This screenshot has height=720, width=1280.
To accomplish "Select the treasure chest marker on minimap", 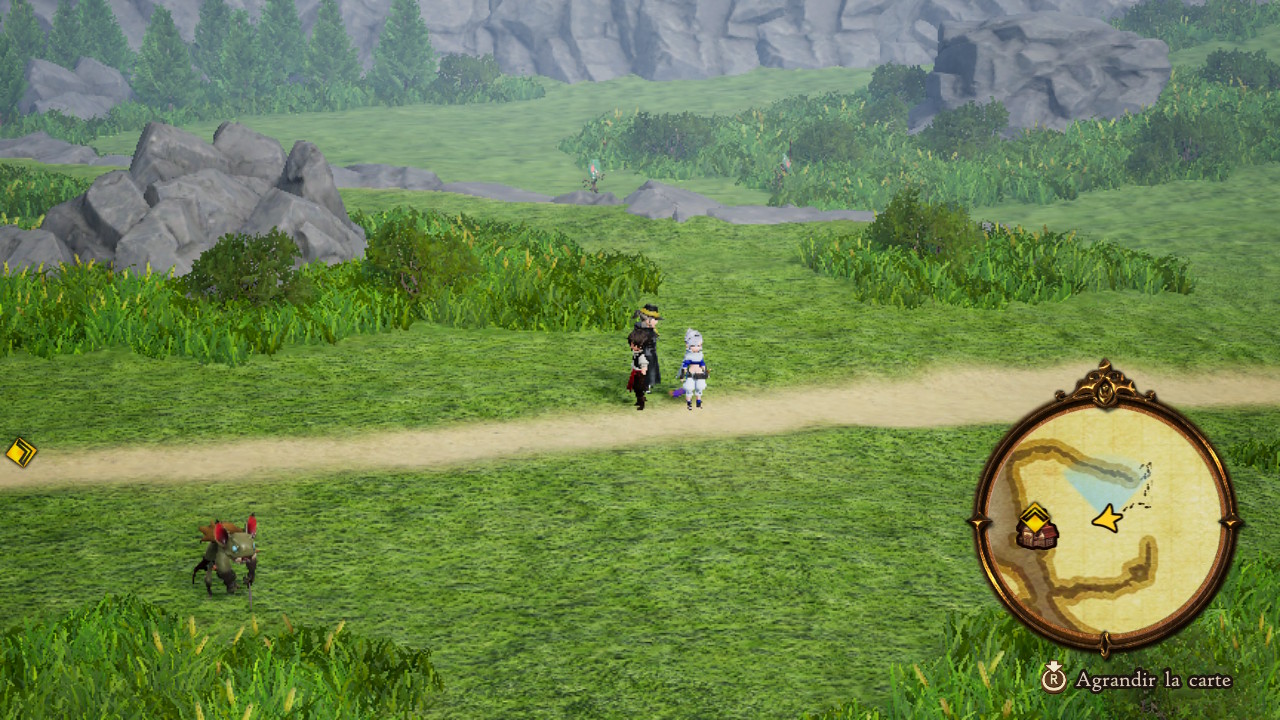I will 1037,535.
